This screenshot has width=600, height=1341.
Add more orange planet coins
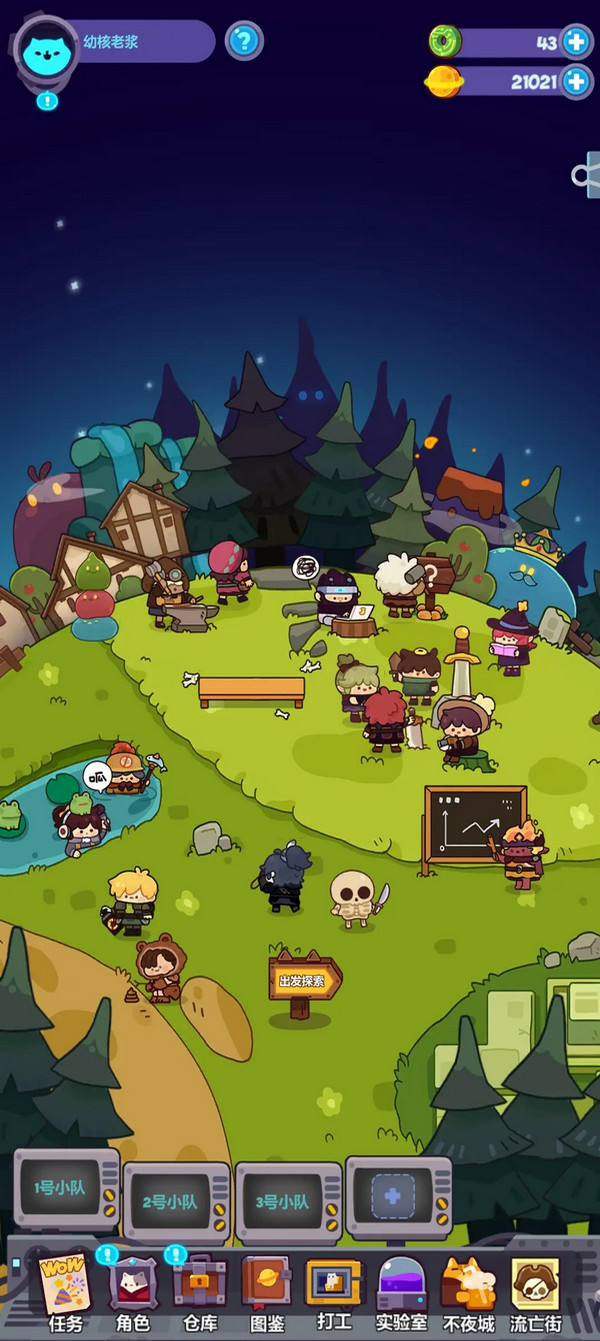tap(576, 81)
